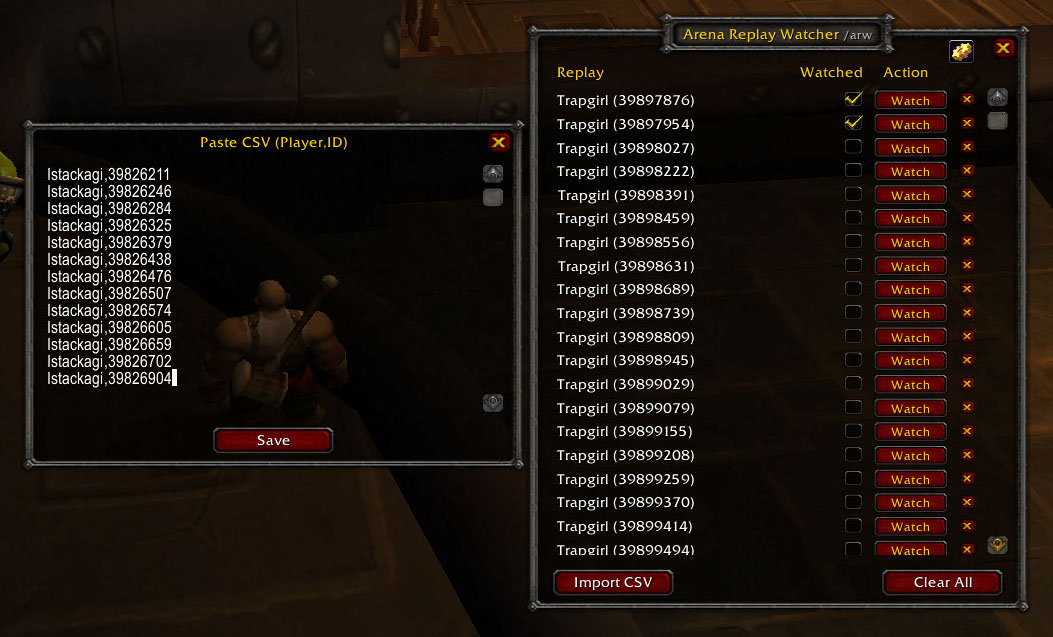Click the gold gear icon in Replay Watcher

tap(961, 51)
